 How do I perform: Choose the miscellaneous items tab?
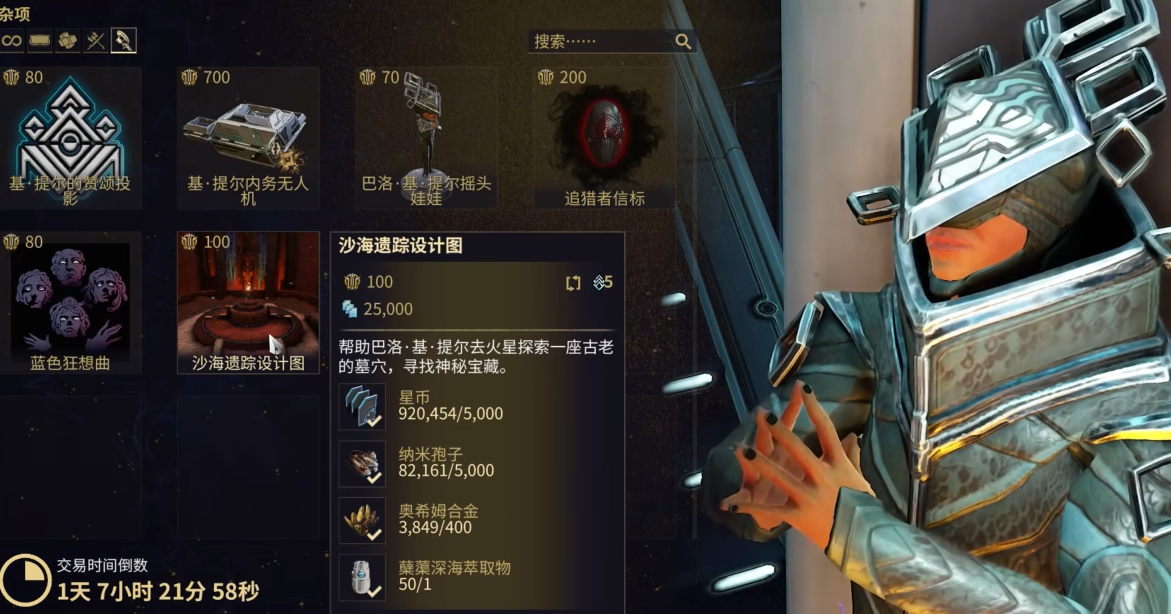click(124, 40)
